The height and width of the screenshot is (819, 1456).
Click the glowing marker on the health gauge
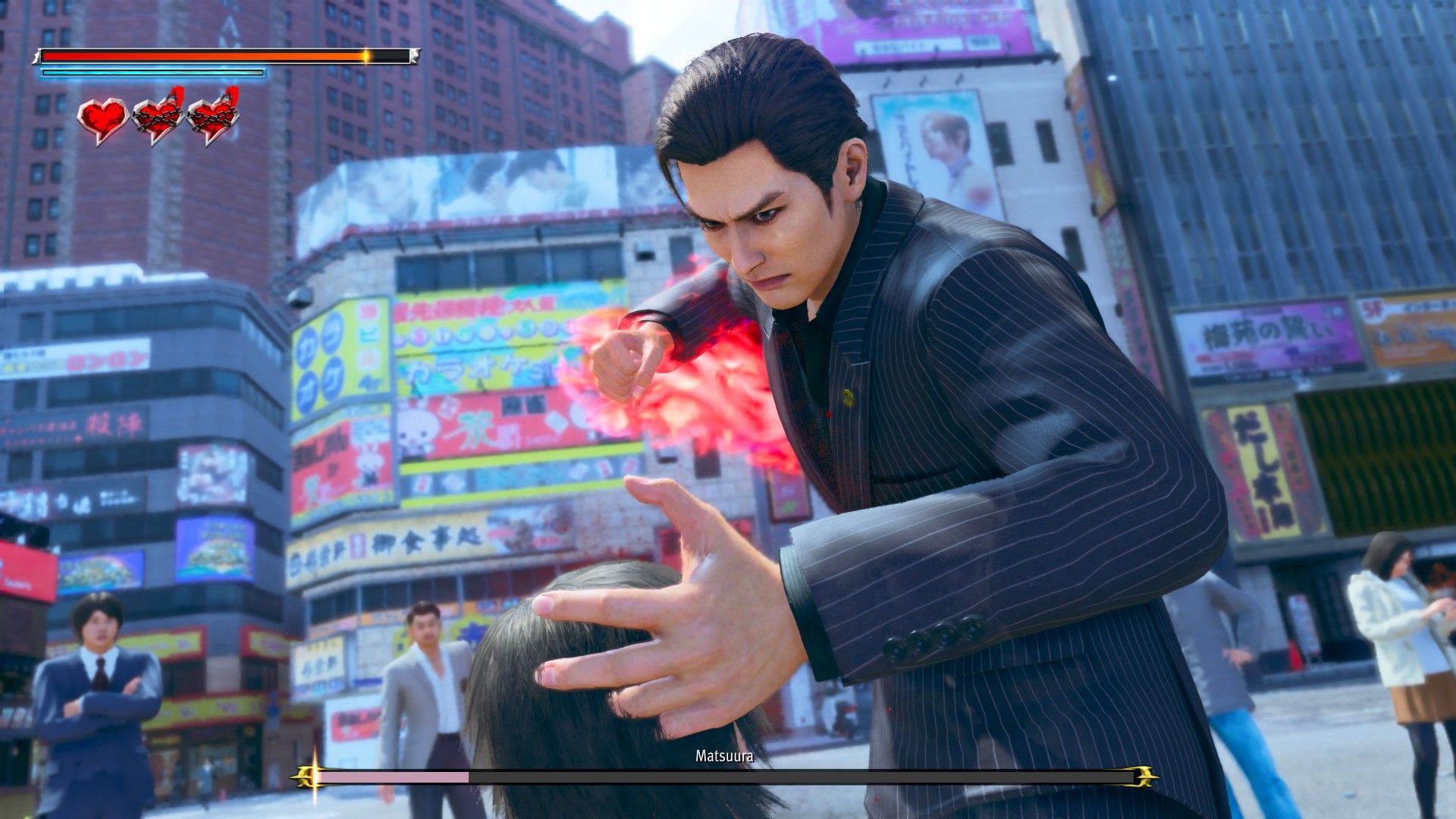point(366,55)
